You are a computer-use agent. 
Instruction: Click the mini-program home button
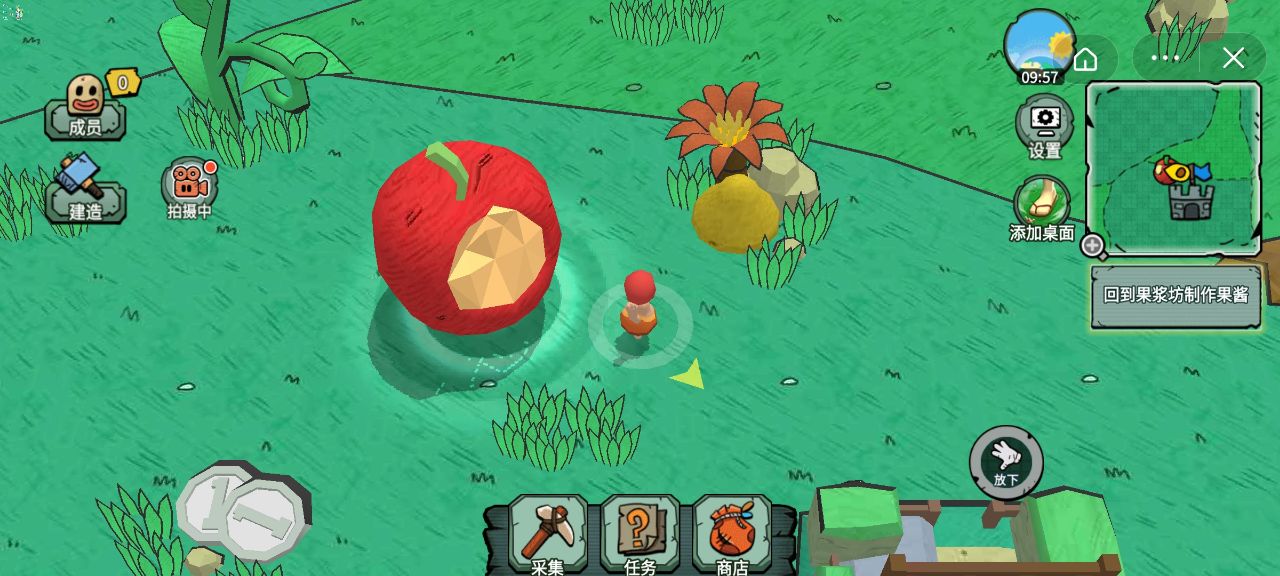1085,58
